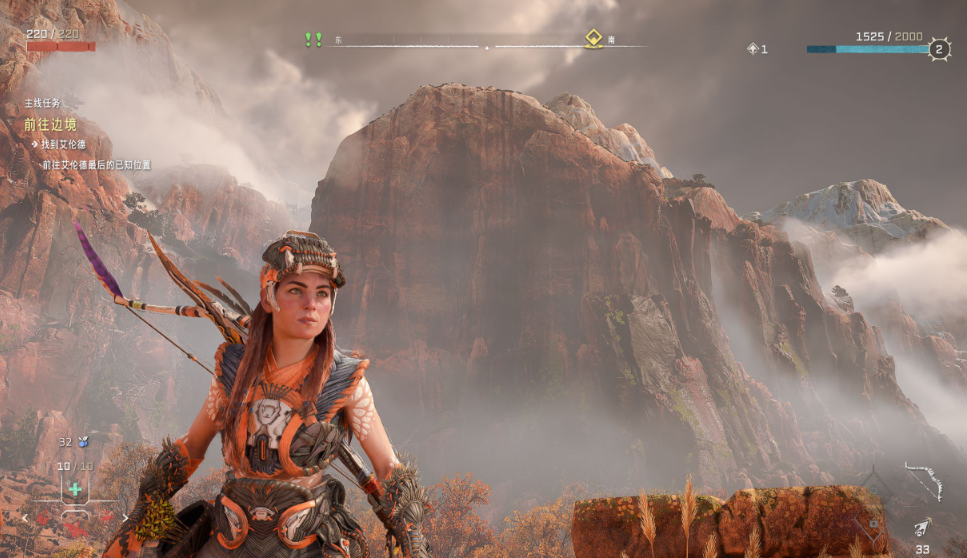Image resolution: width=967 pixels, height=558 pixels.
Task: Cycle tools with the left arrow
Action: (24, 518)
